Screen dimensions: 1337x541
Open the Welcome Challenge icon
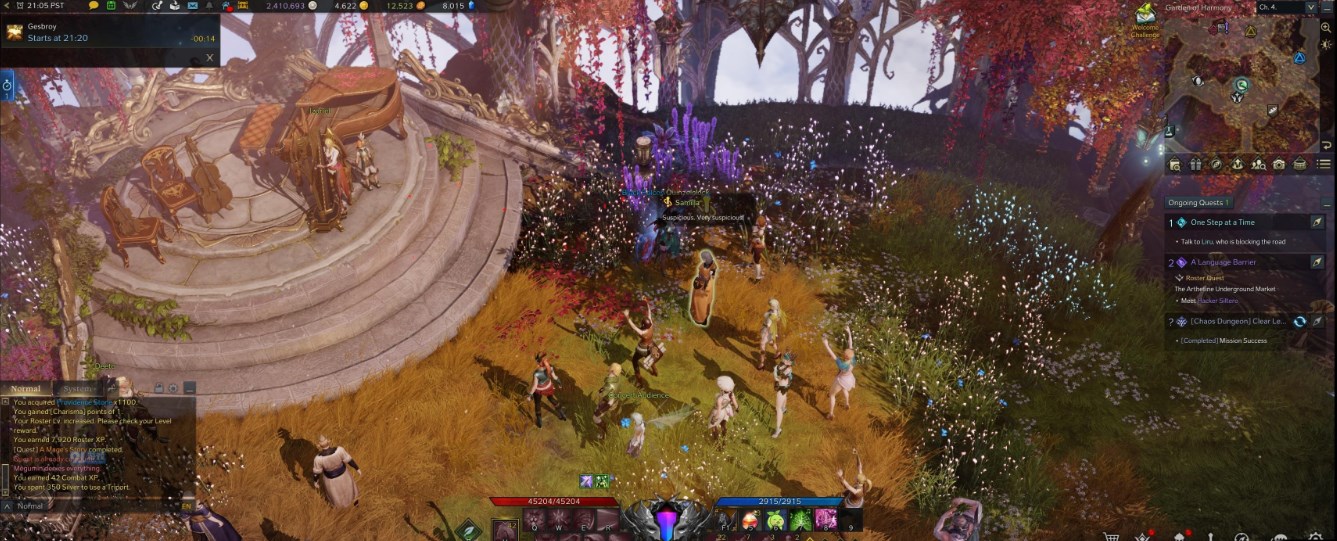(1145, 17)
